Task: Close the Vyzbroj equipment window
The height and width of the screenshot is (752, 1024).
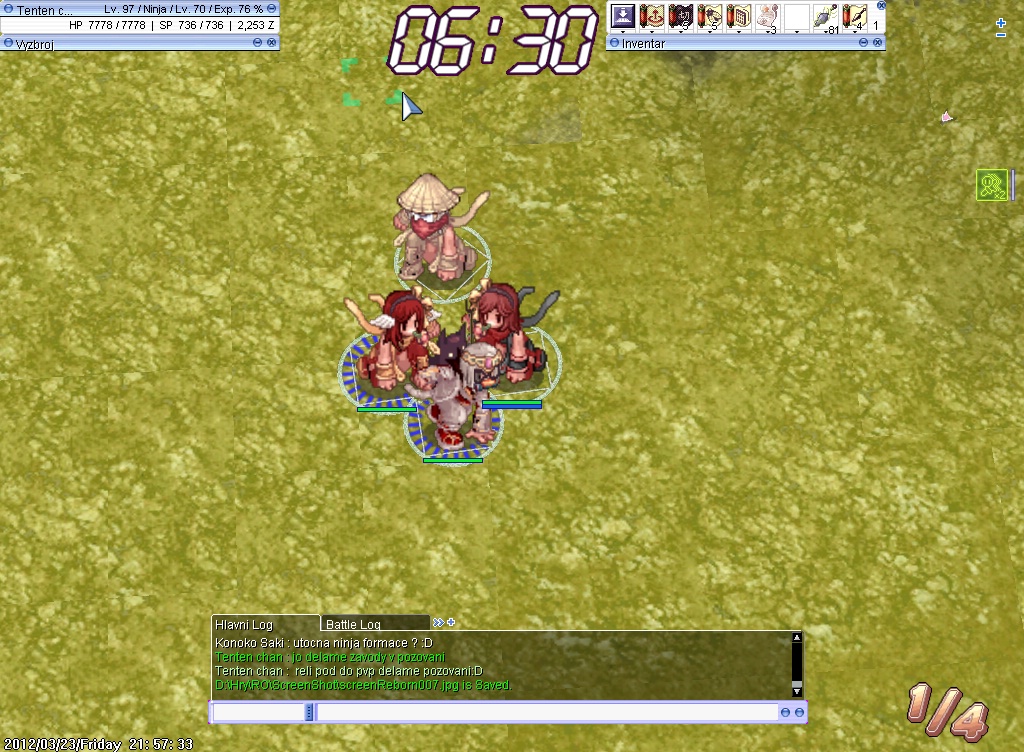Action: (x=272, y=43)
